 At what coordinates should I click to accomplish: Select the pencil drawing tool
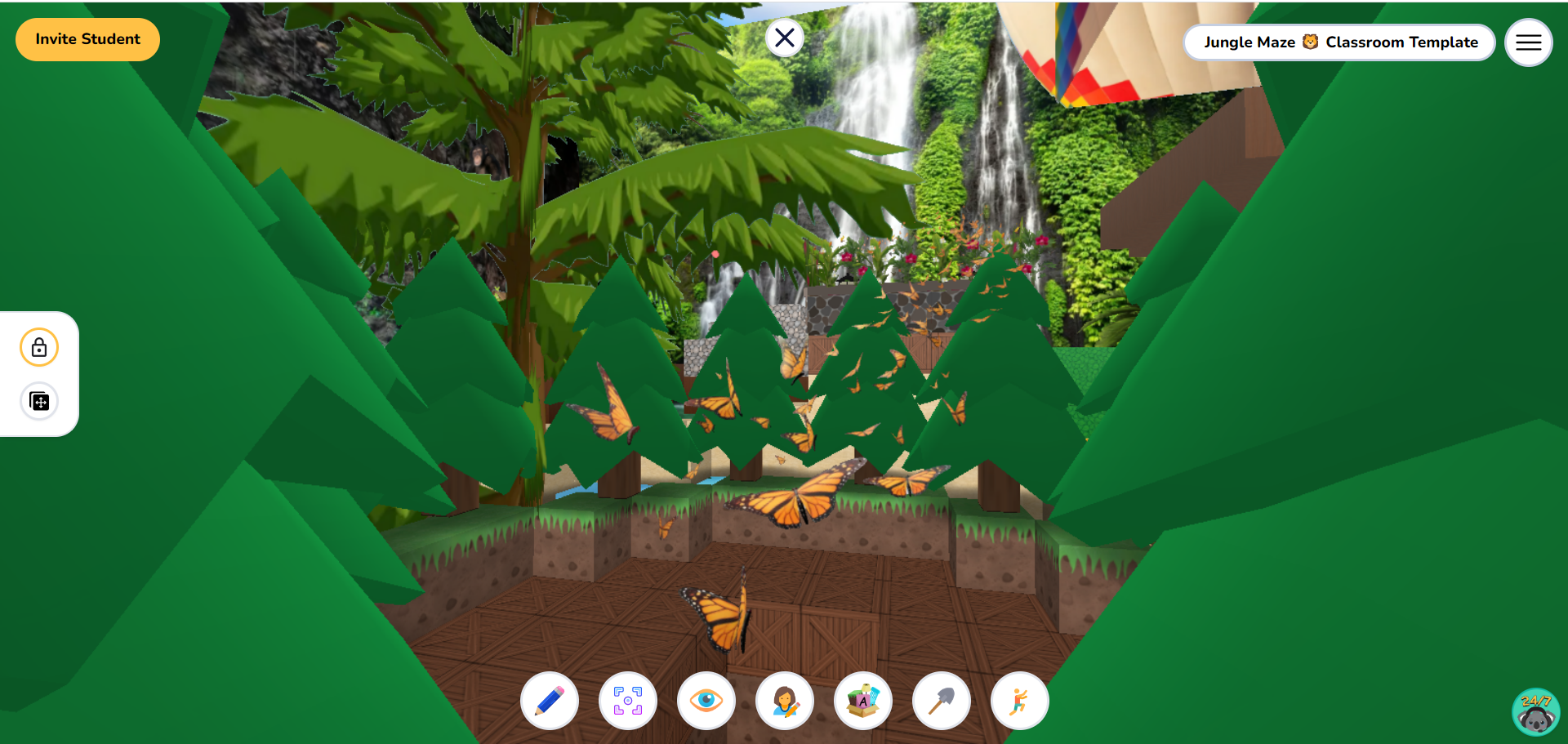coord(549,701)
